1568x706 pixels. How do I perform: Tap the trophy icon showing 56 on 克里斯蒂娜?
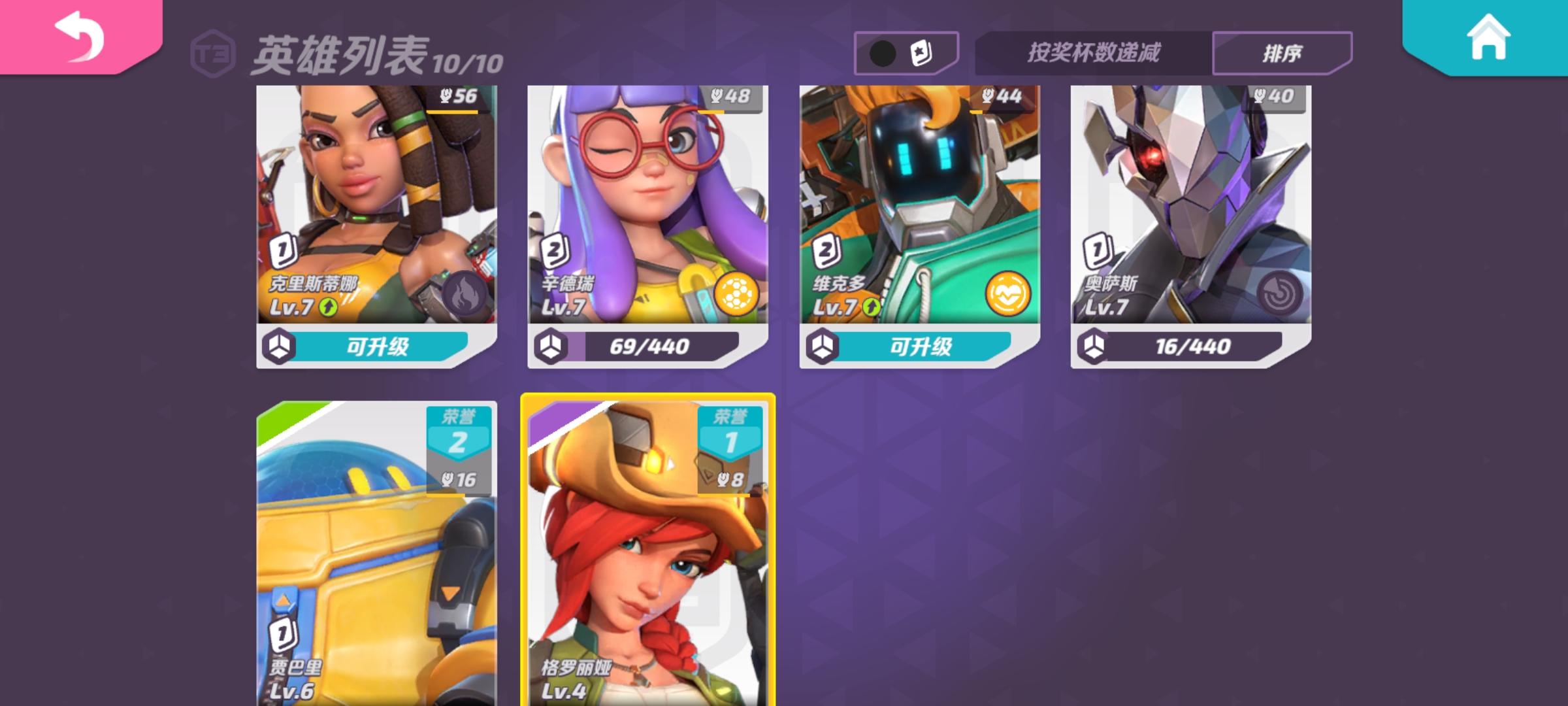tap(456, 95)
